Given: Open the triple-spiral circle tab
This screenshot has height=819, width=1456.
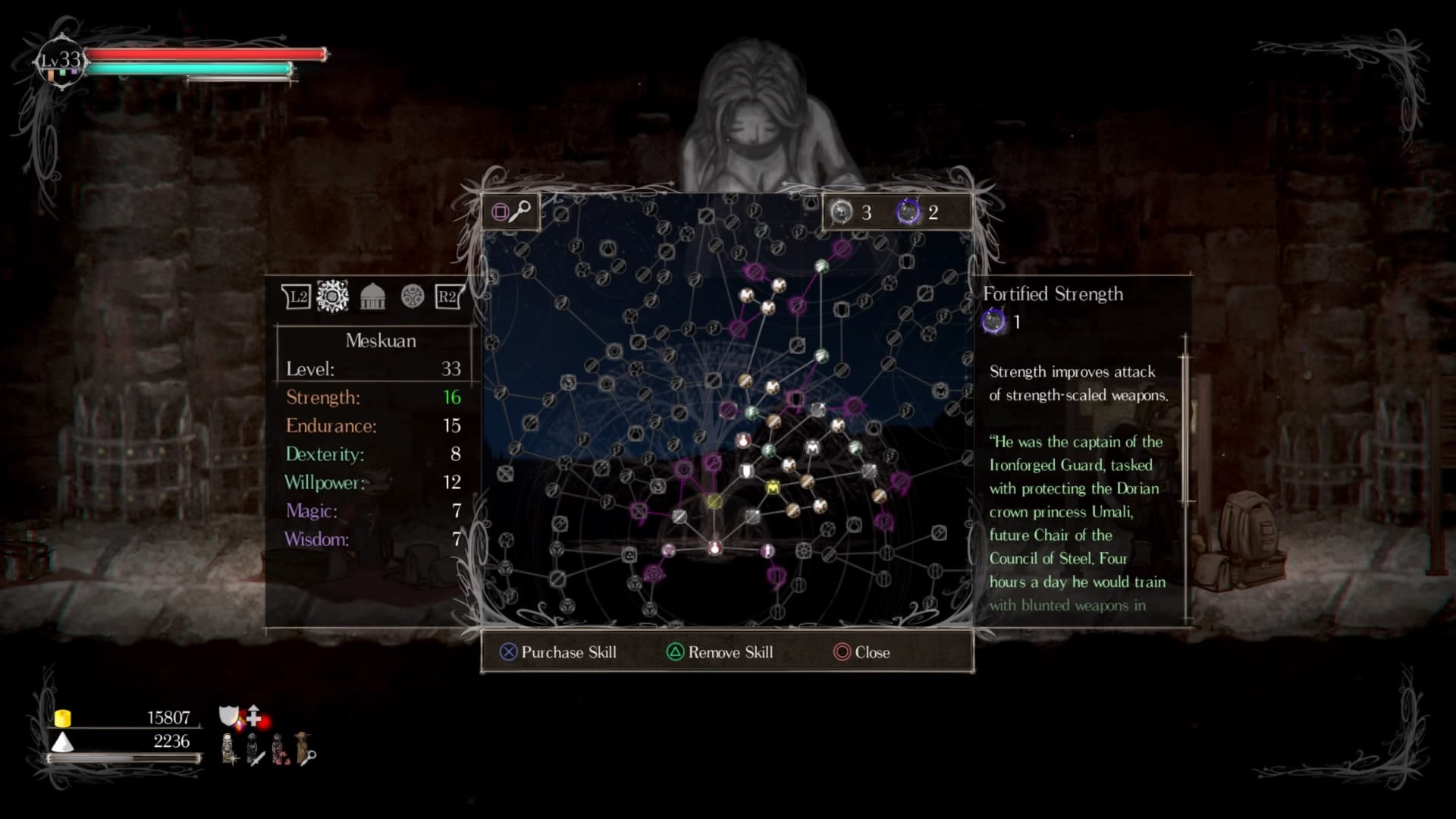Looking at the screenshot, I should pyautogui.click(x=413, y=297).
